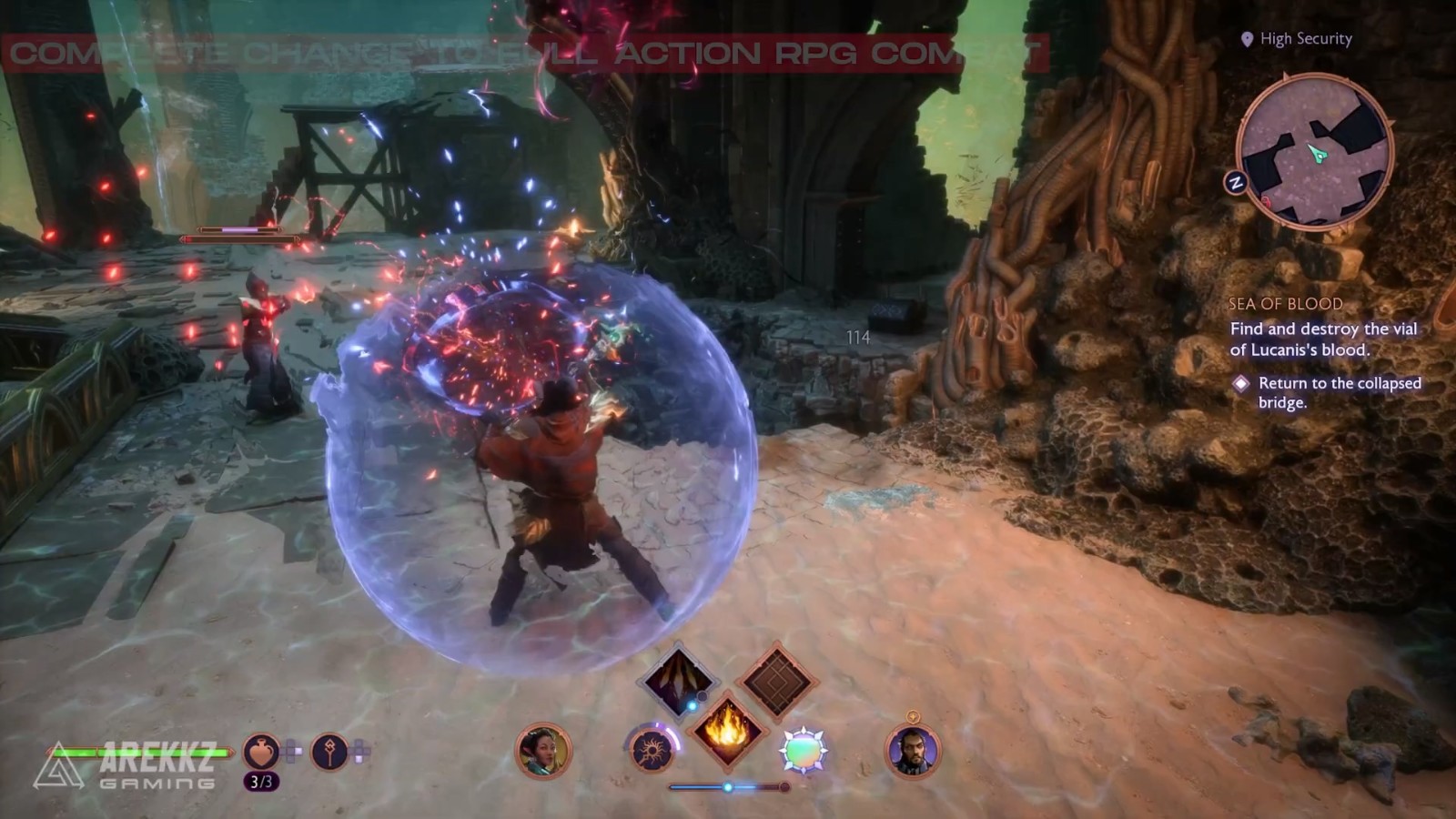Activate the flame ability diamond

[x=727, y=729]
